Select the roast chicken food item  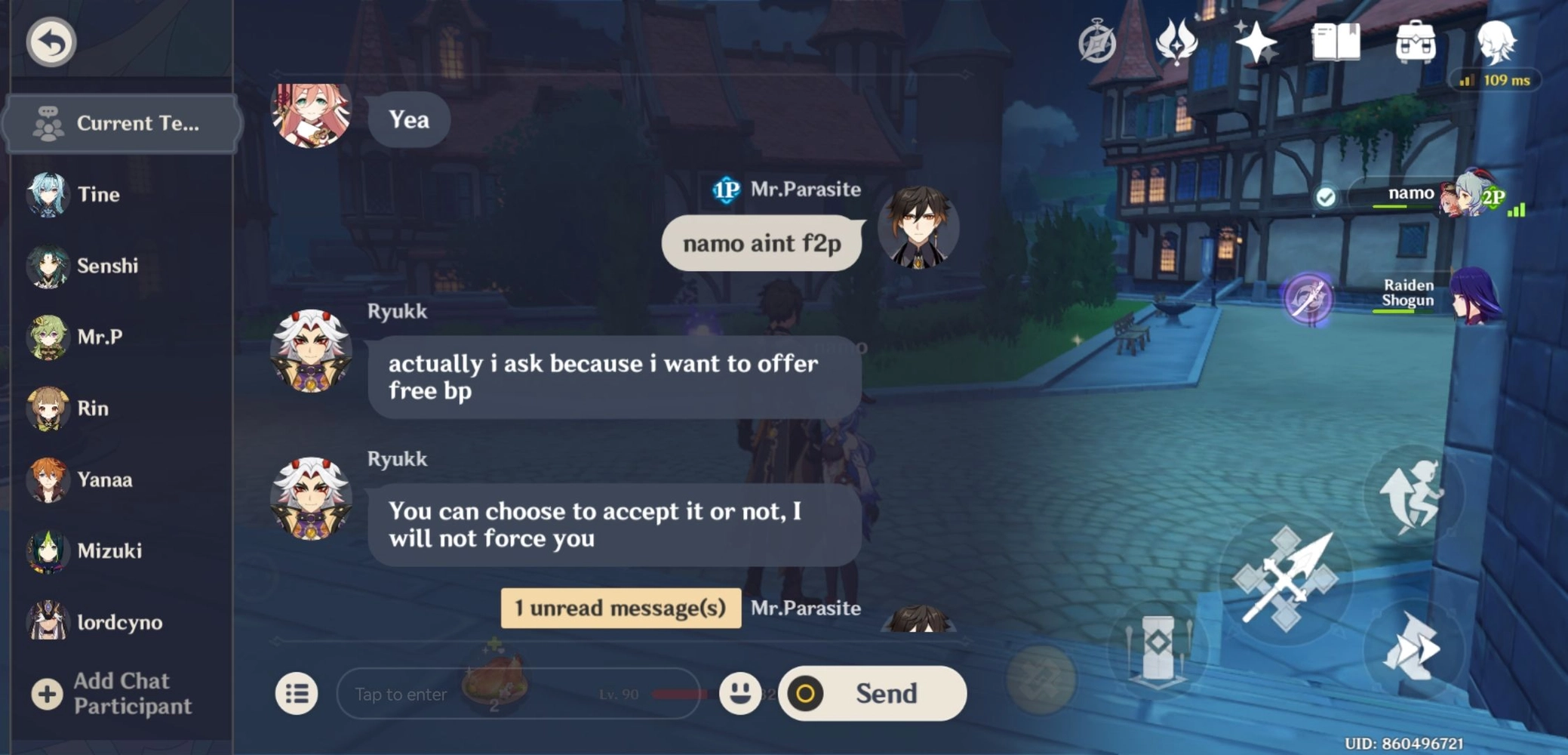[495, 682]
